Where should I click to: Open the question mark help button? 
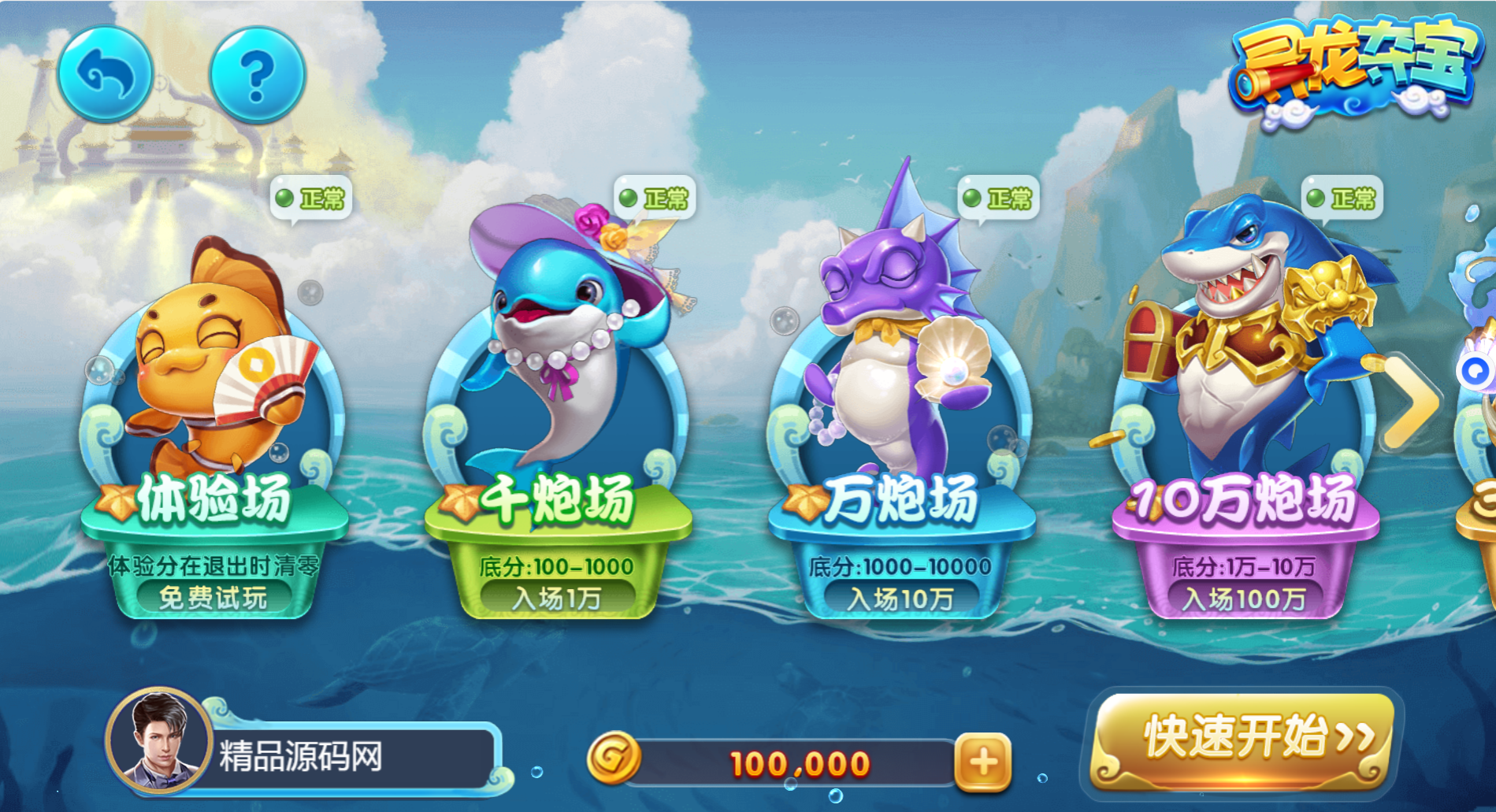click(257, 75)
